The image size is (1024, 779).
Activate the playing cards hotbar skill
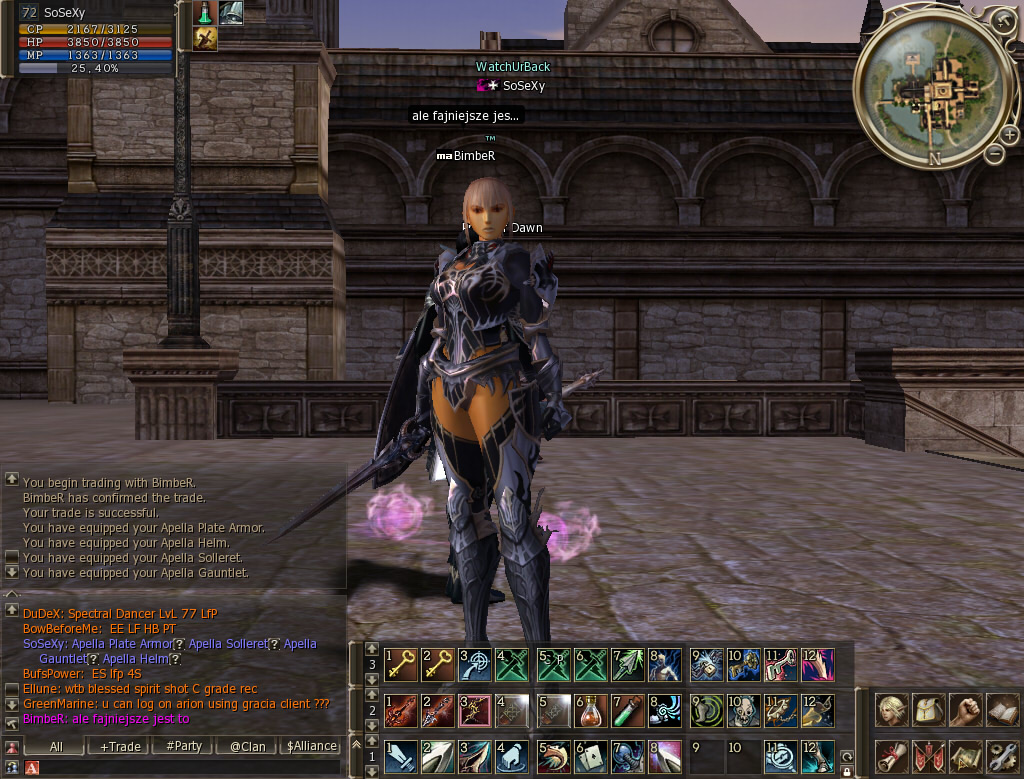pyautogui.click(x=592, y=756)
